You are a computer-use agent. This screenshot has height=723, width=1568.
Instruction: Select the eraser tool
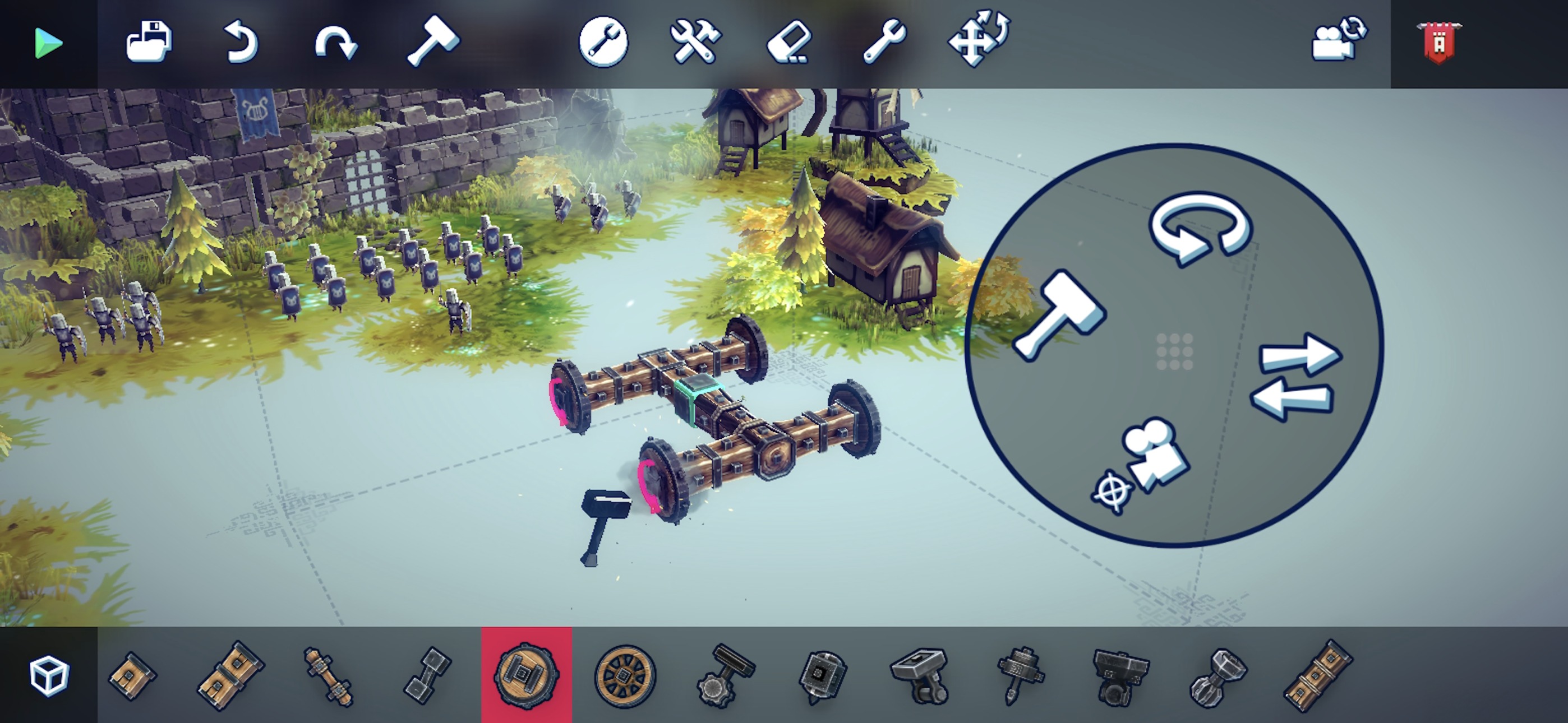coord(788,43)
